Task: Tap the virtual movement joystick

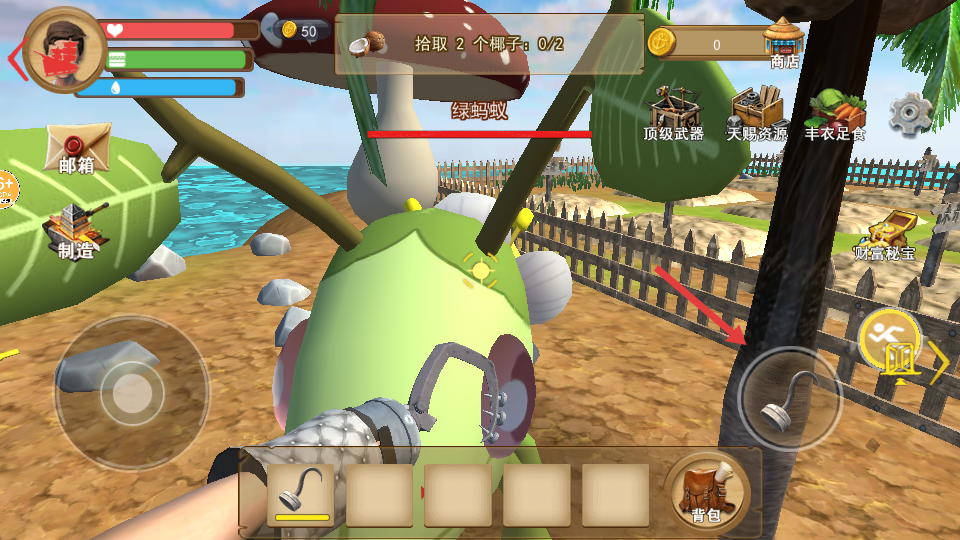Action: [131, 393]
